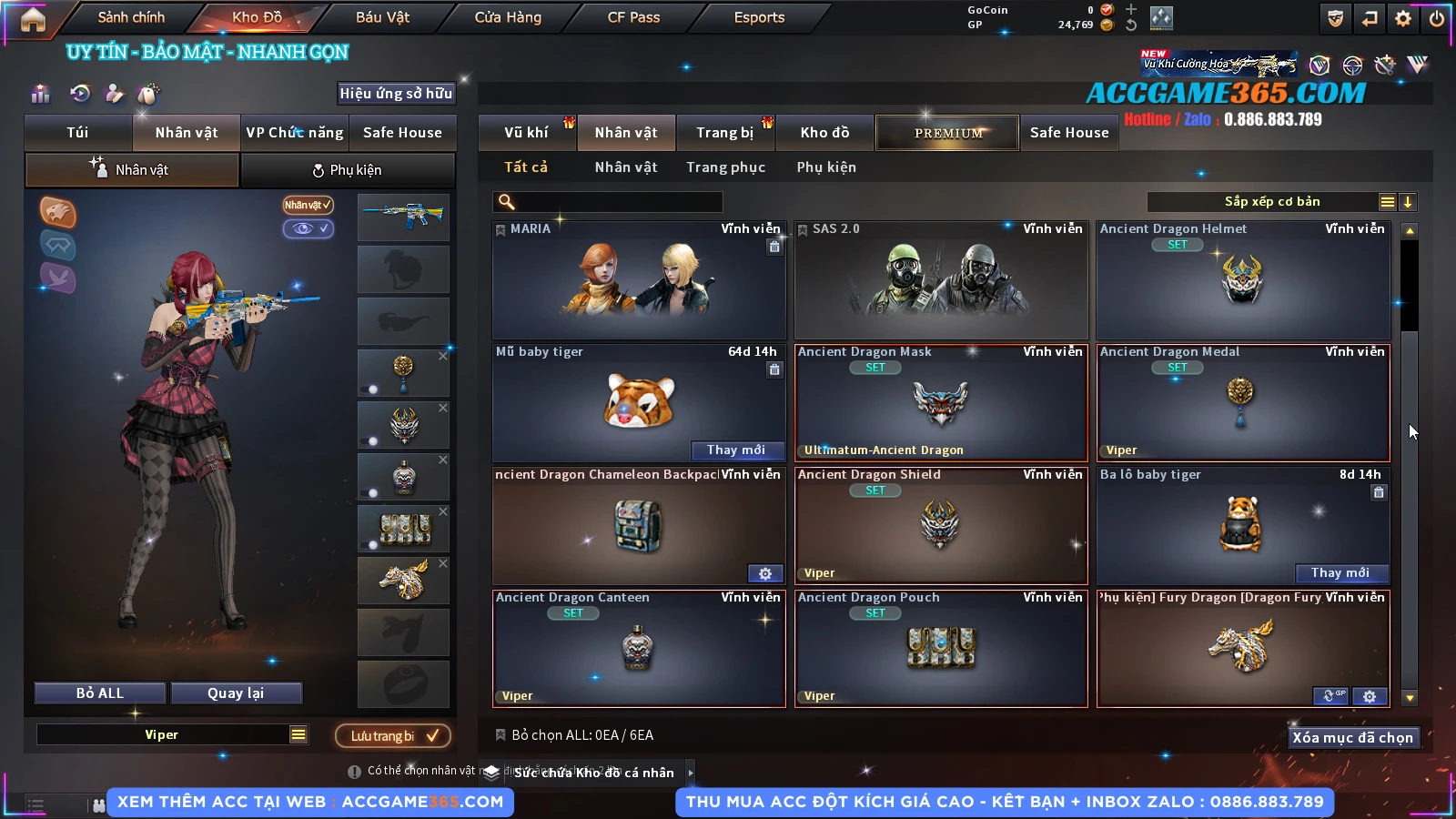Select the Ancient Dragon Helmet item
1456x819 pixels.
point(1242,280)
